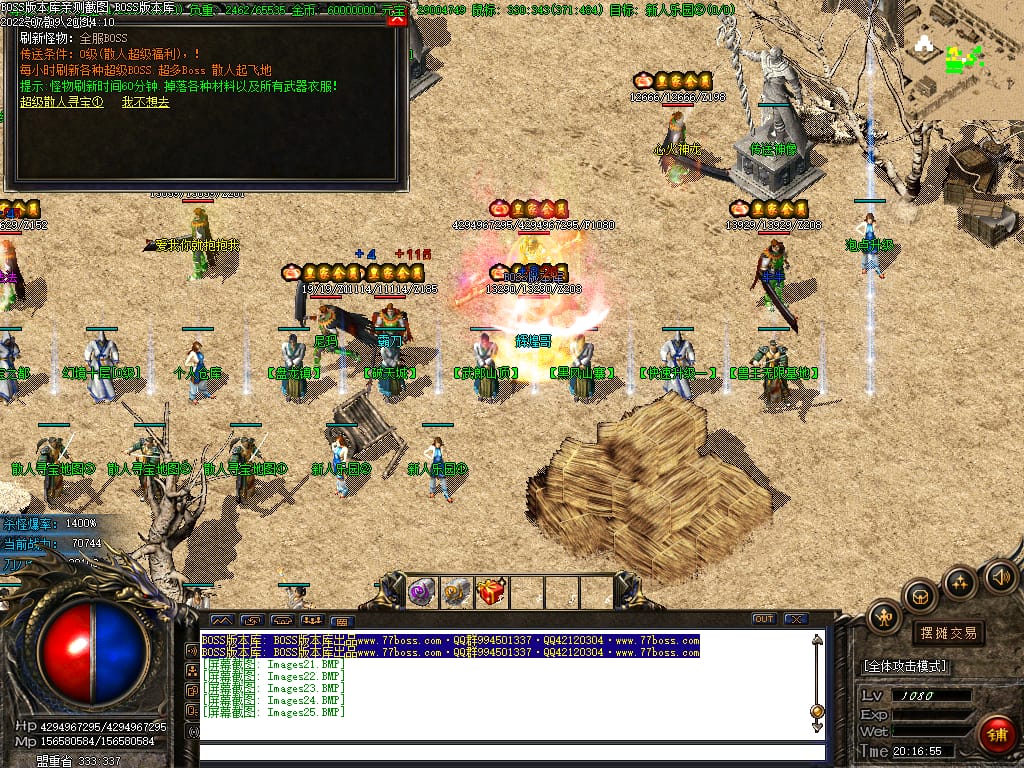This screenshot has height=768, width=1024.
Task: Select the scroll item in the hotbar
Action: click(456, 592)
